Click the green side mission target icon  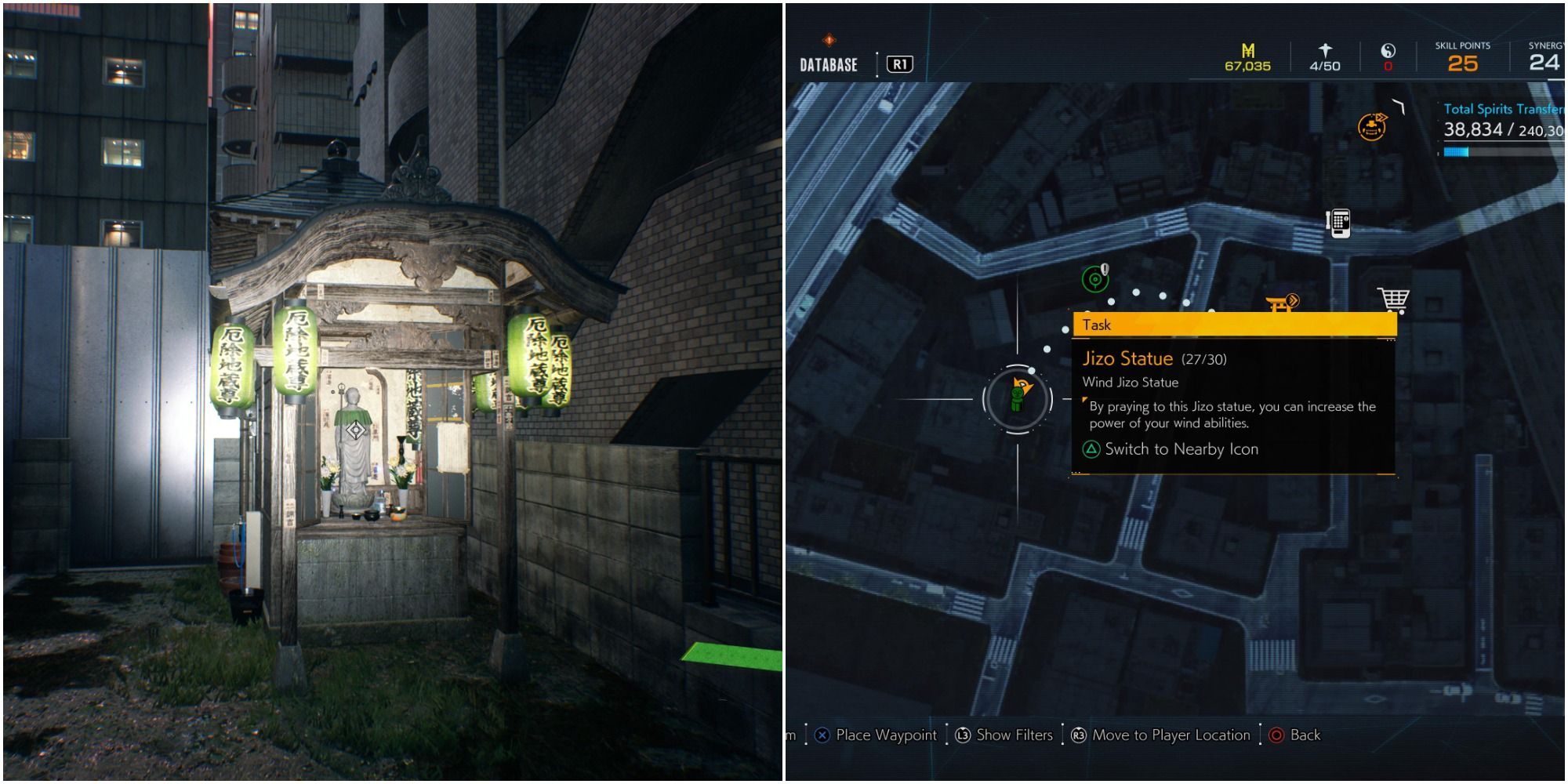(x=1095, y=278)
